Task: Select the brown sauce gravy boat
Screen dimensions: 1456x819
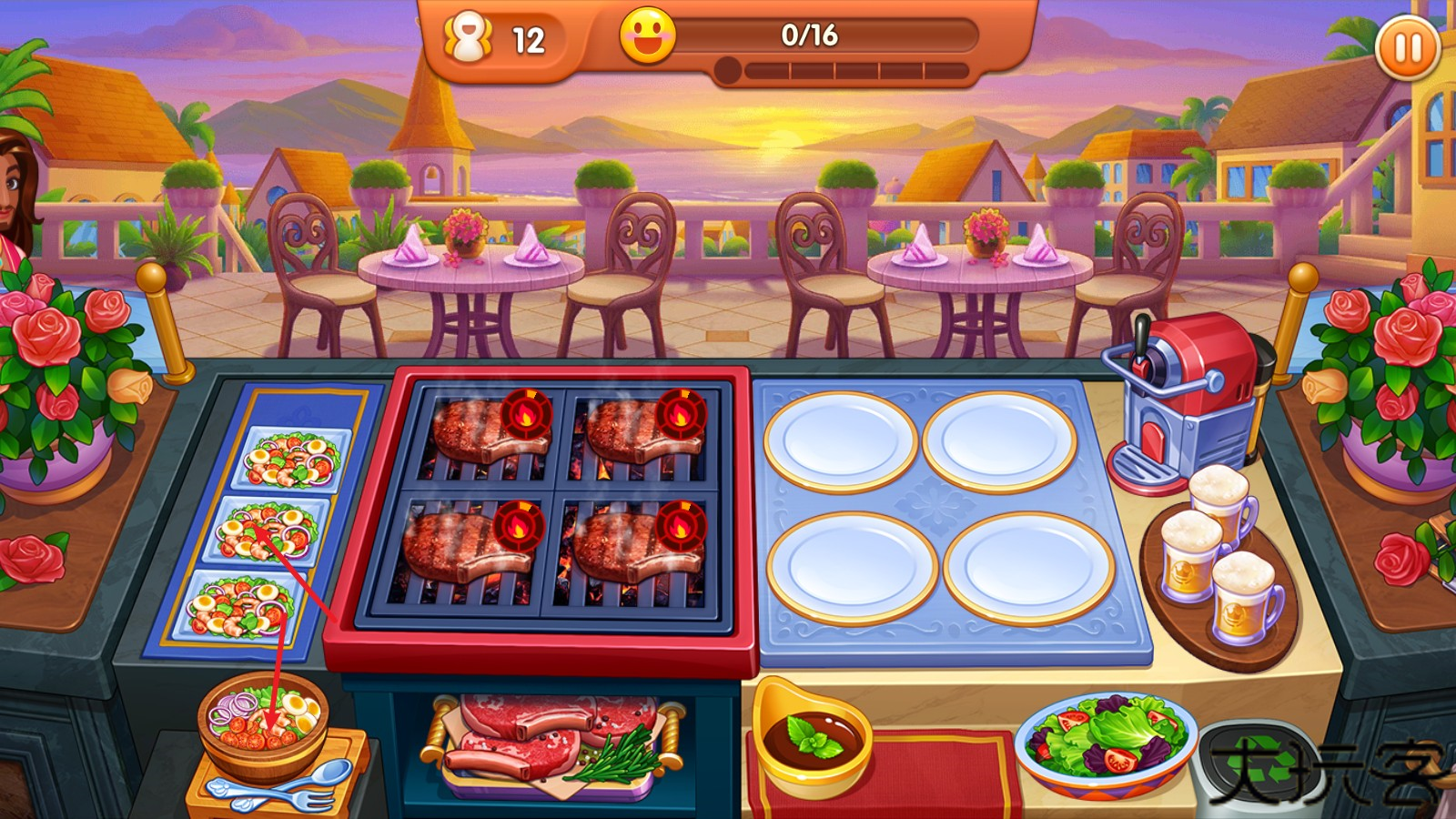Action: point(811,736)
